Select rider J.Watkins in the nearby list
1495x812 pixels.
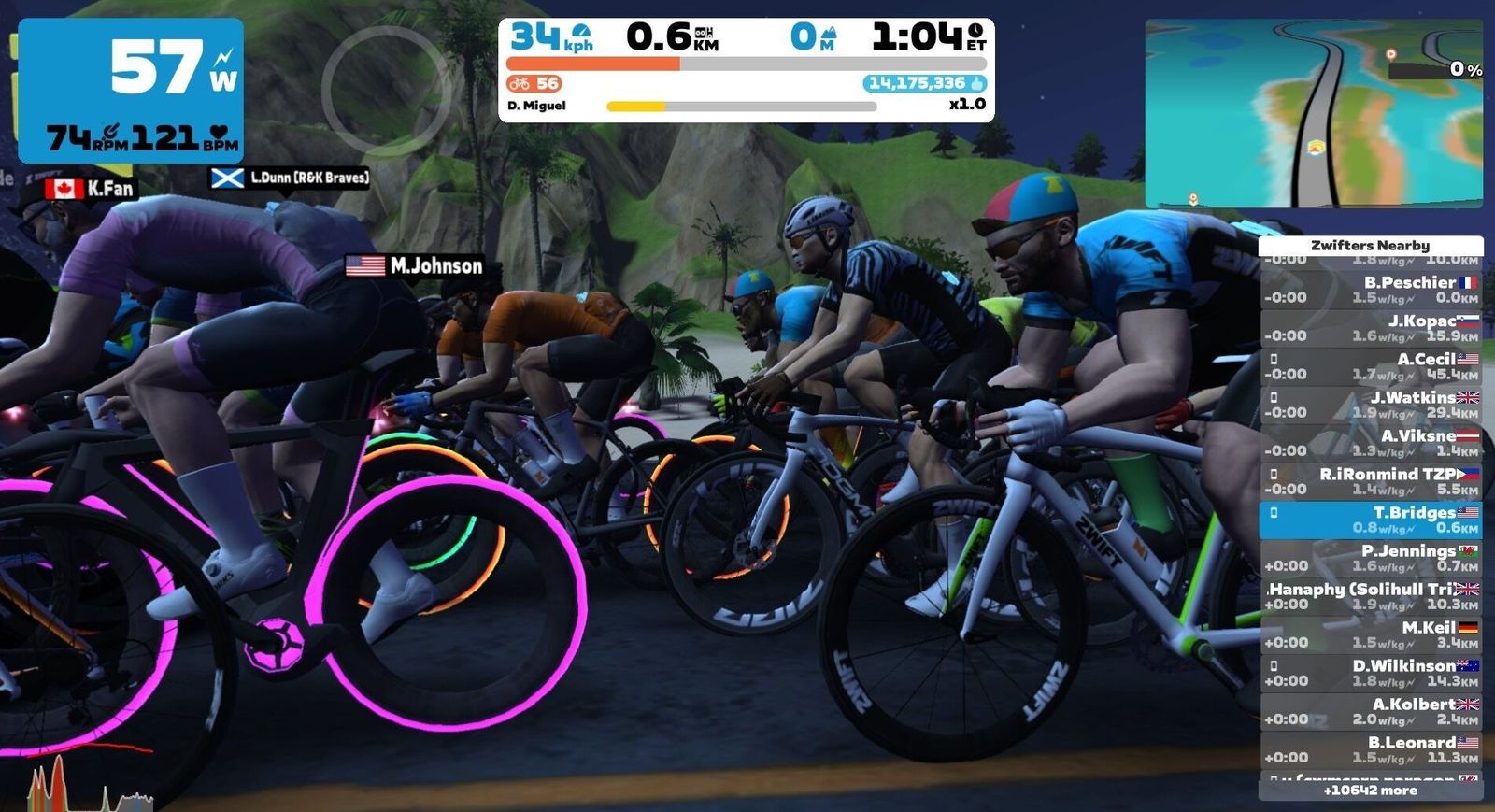(x=1371, y=405)
